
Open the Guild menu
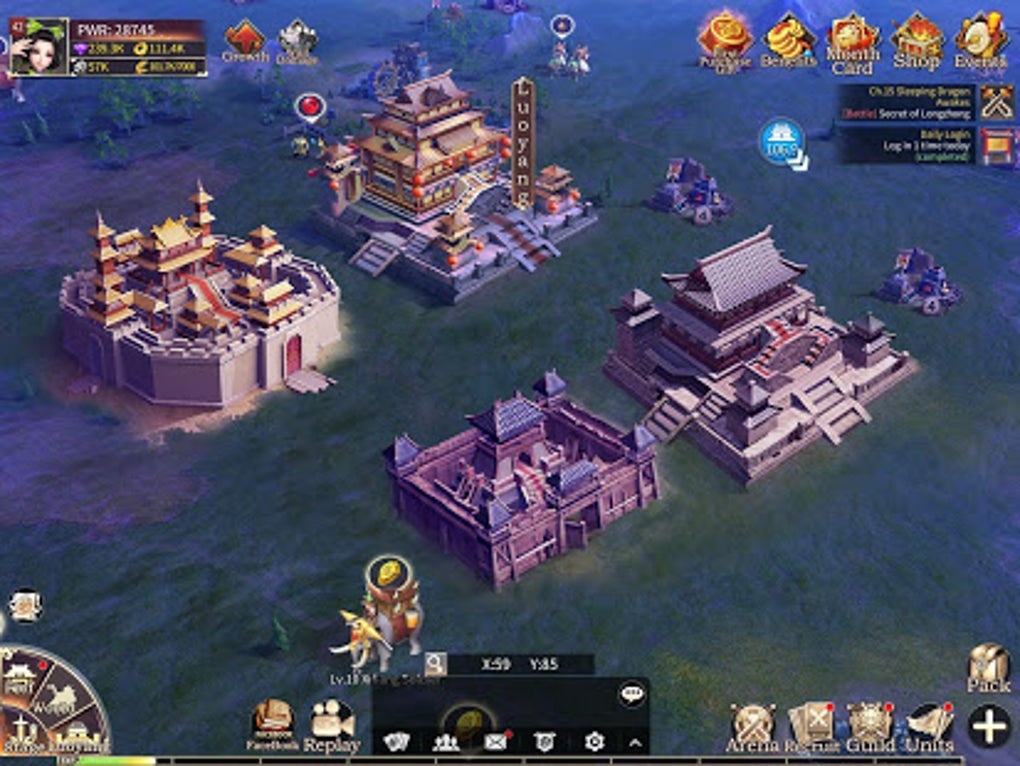pyautogui.click(x=870, y=727)
